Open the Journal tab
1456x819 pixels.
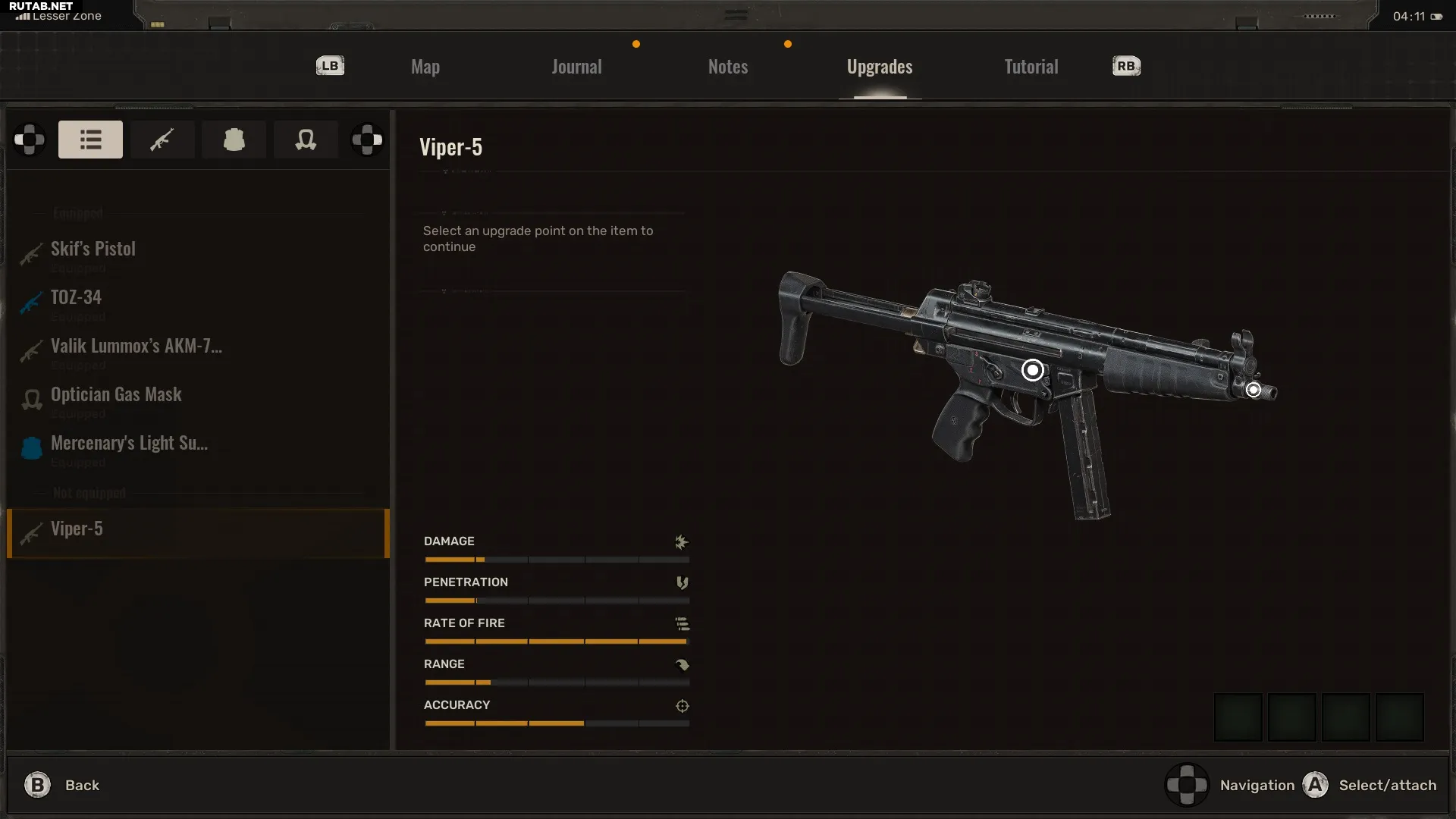coord(576,67)
